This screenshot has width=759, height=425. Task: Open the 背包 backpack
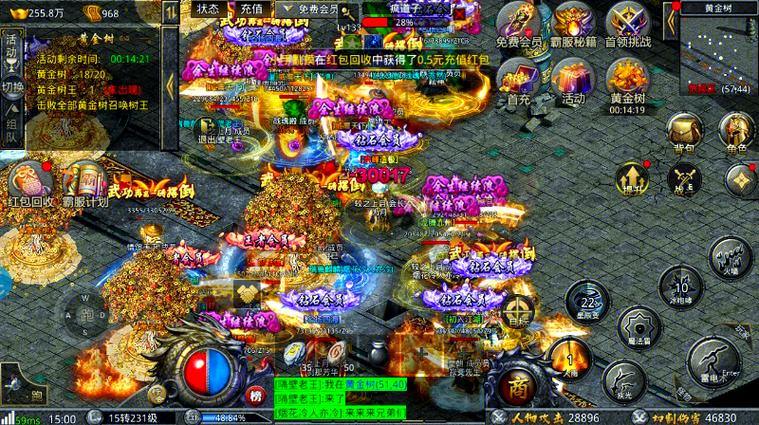(683, 131)
